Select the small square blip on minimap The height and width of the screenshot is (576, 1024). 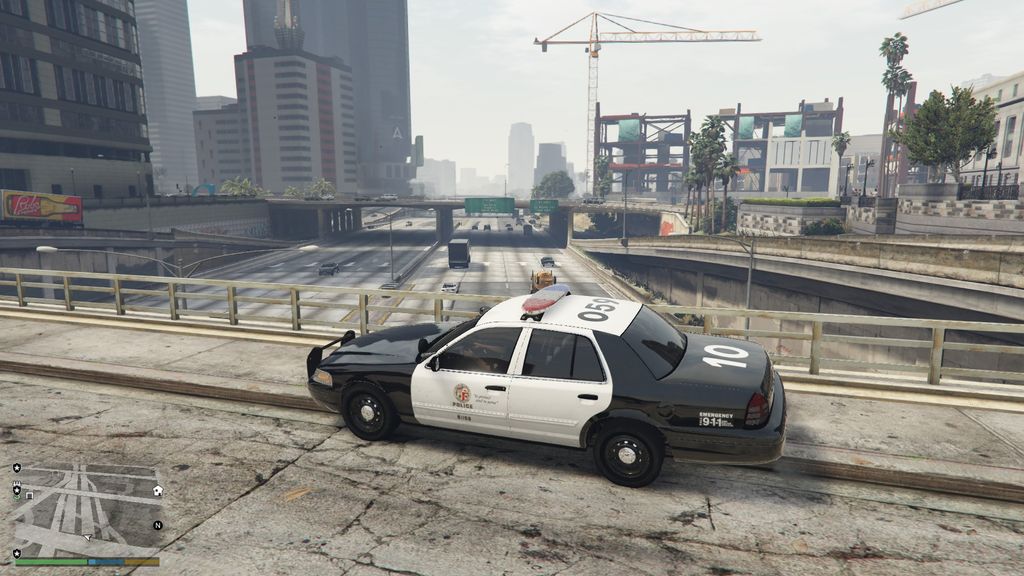click(x=29, y=495)
